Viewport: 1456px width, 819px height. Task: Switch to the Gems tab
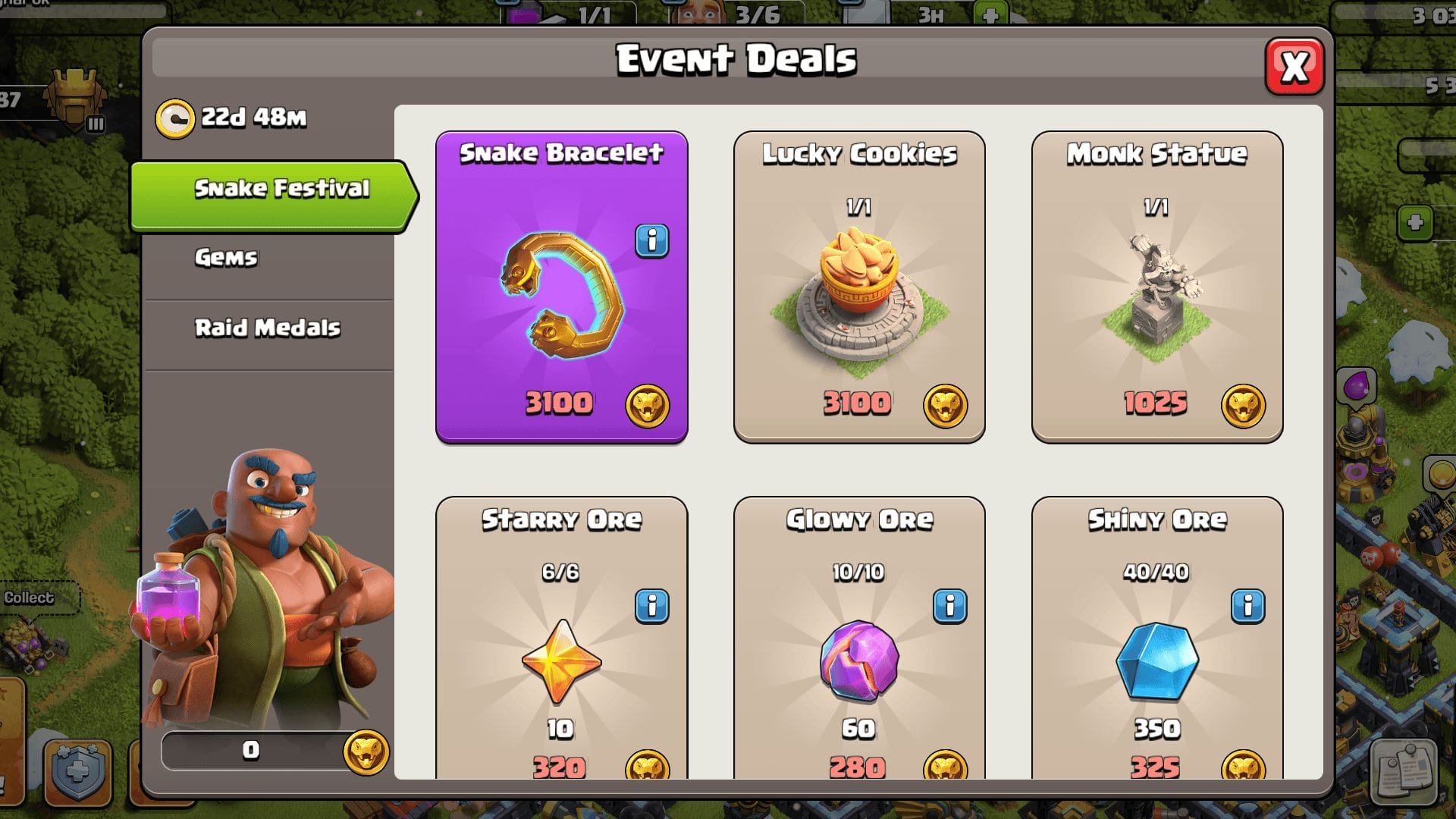coord(227,259)
